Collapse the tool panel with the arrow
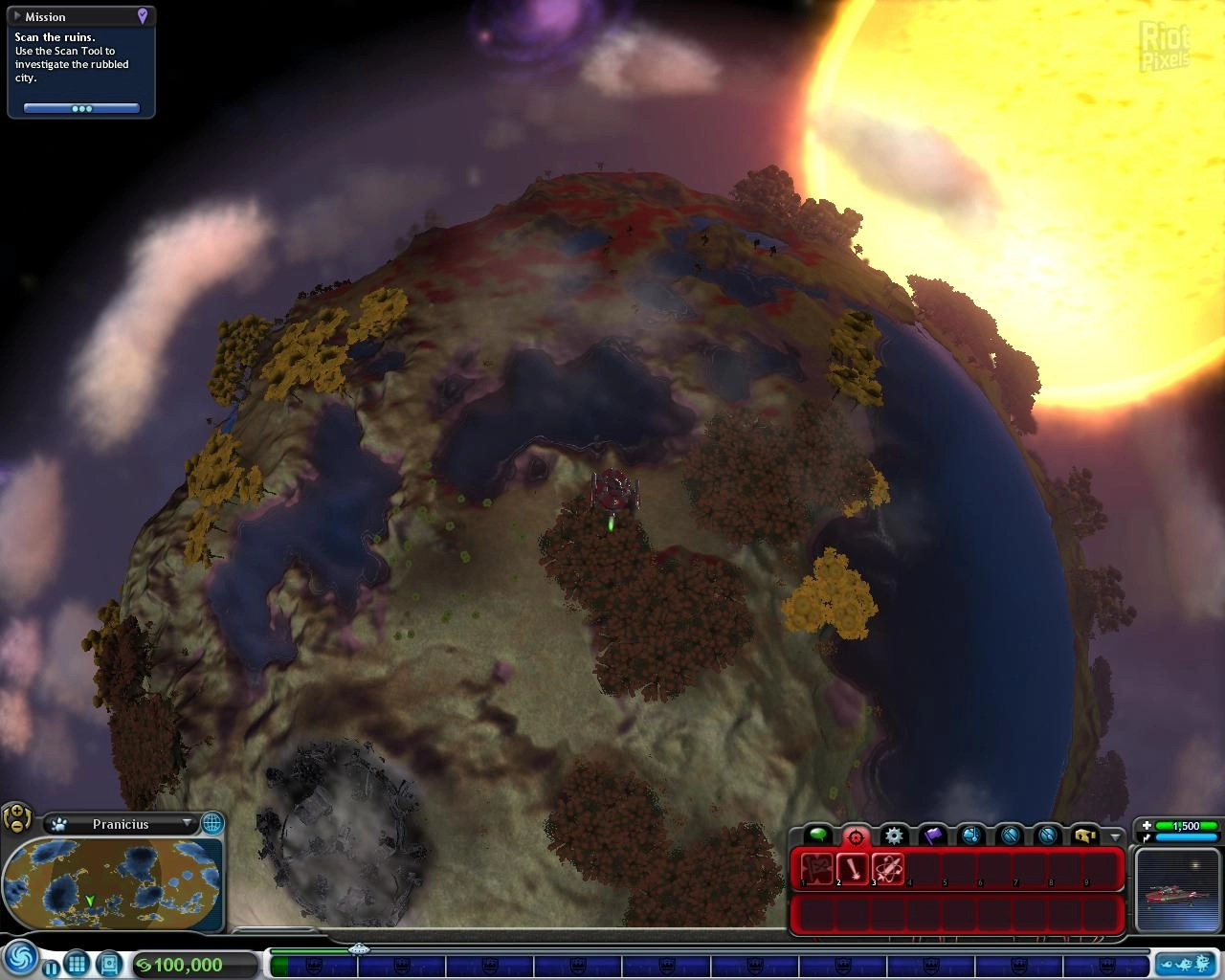Image resolution: width=1225 pixels, height=980 pixels. [x=1115, y=836]
